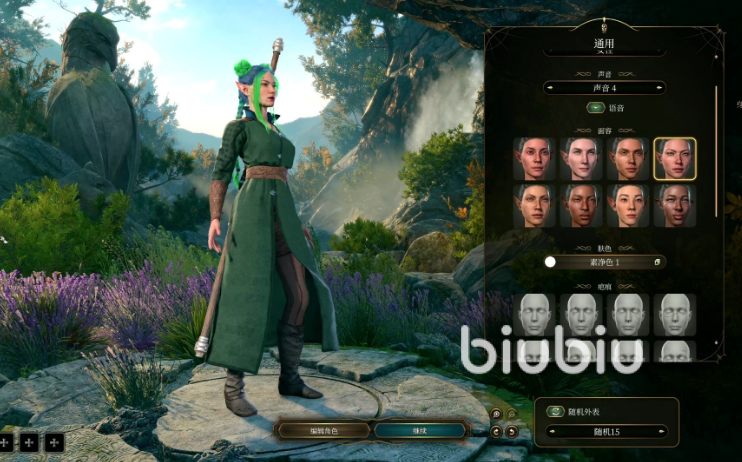
Task: Select previous voice with left arrow
Action: tap(549, 88)
